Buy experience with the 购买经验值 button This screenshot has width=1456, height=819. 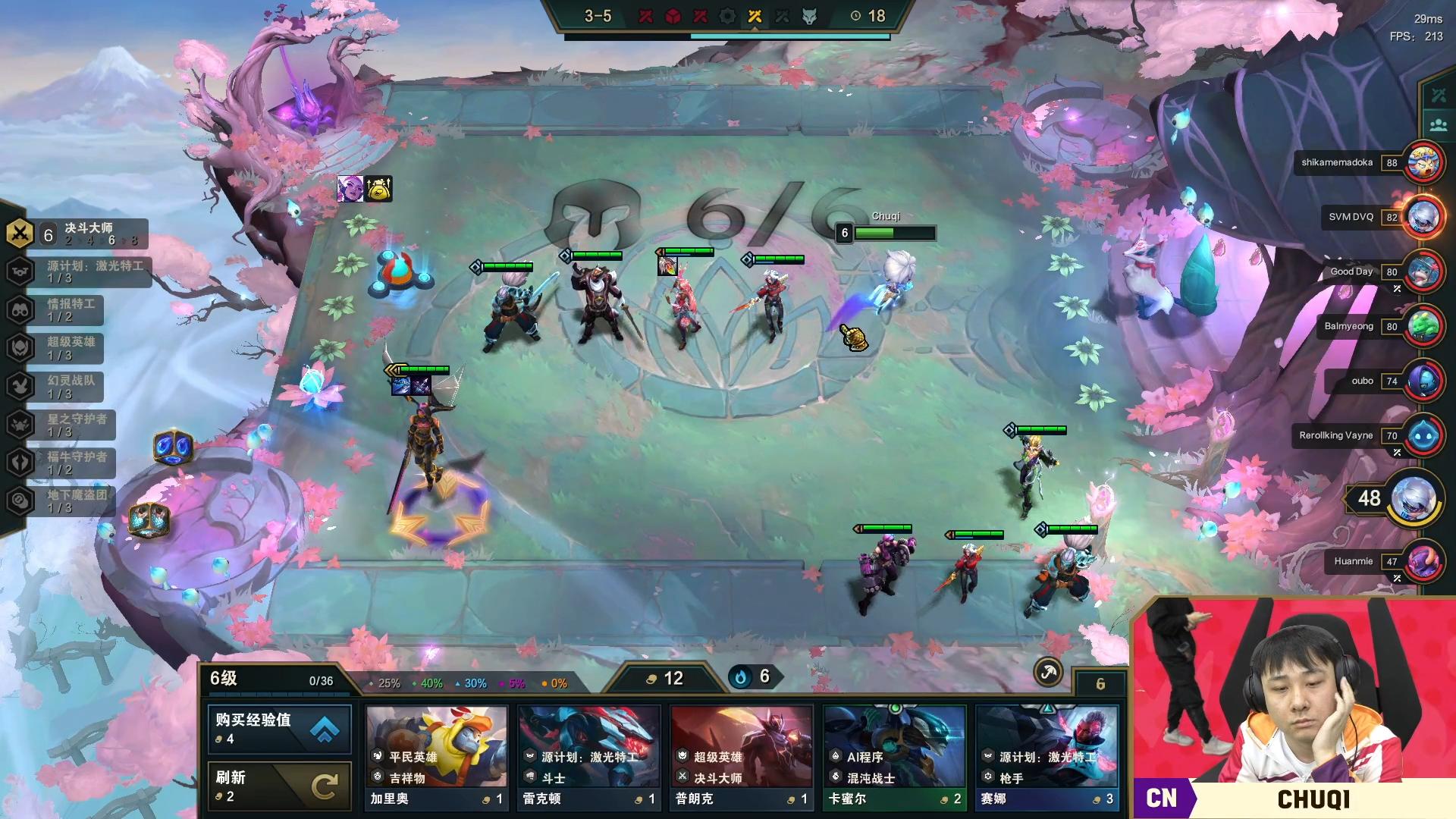(279, 729)
